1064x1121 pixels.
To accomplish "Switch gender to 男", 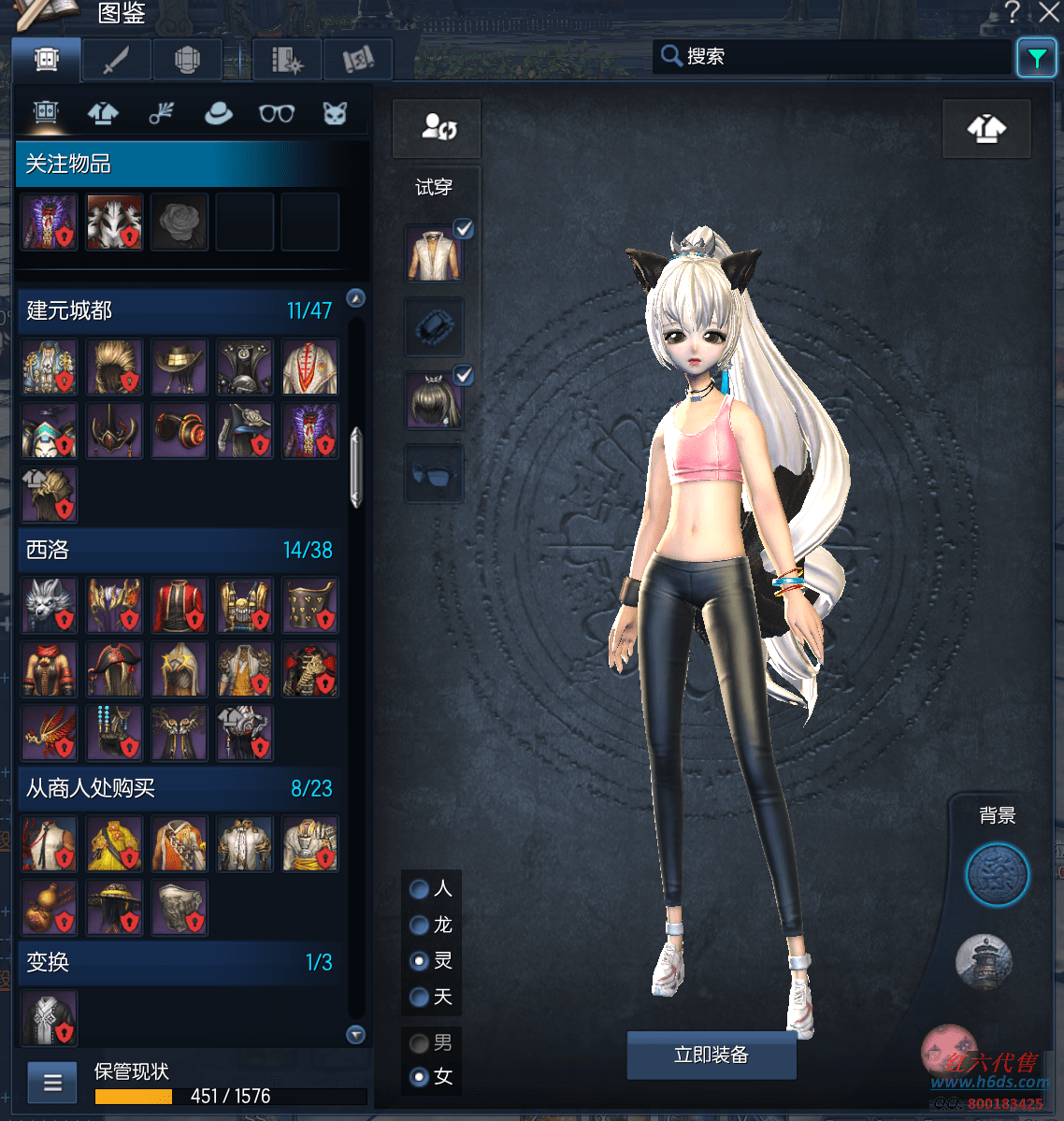I will point(420,1043).
